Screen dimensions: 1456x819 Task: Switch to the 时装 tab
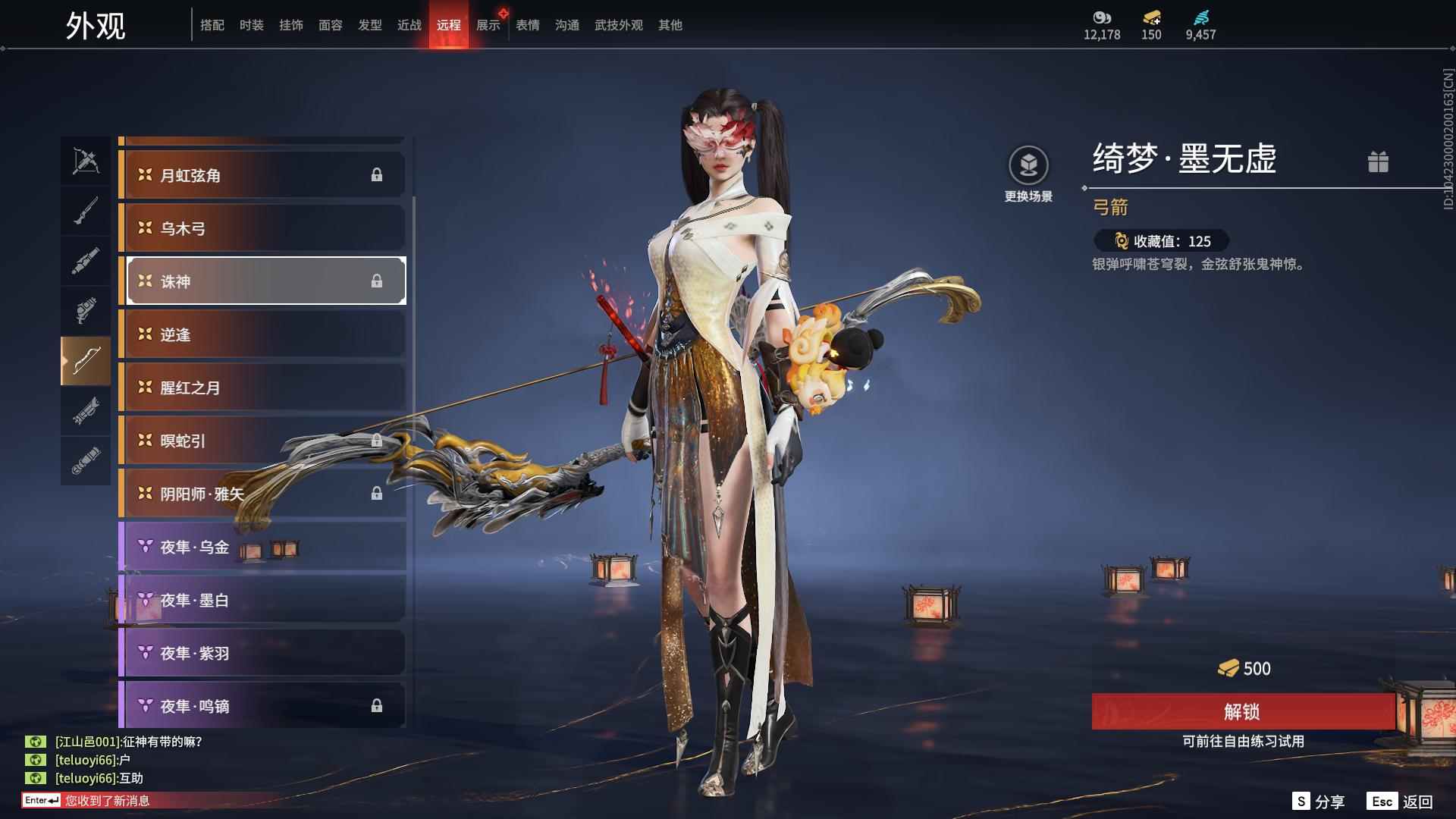(x=252, y=25)
